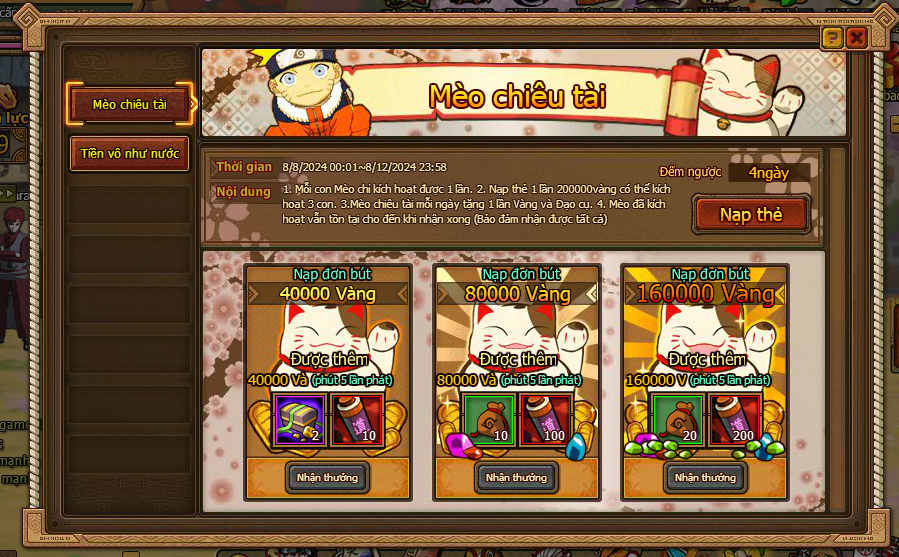Close the Mèo chiêu tài window
The width and height of the screenshot is (899, 557).
tap(857, 38)
